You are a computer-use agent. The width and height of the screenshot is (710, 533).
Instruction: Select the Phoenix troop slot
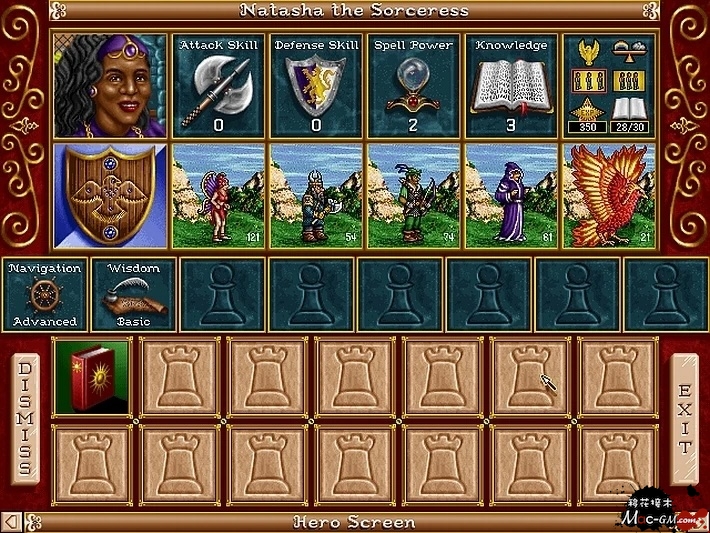click(609, 195)
